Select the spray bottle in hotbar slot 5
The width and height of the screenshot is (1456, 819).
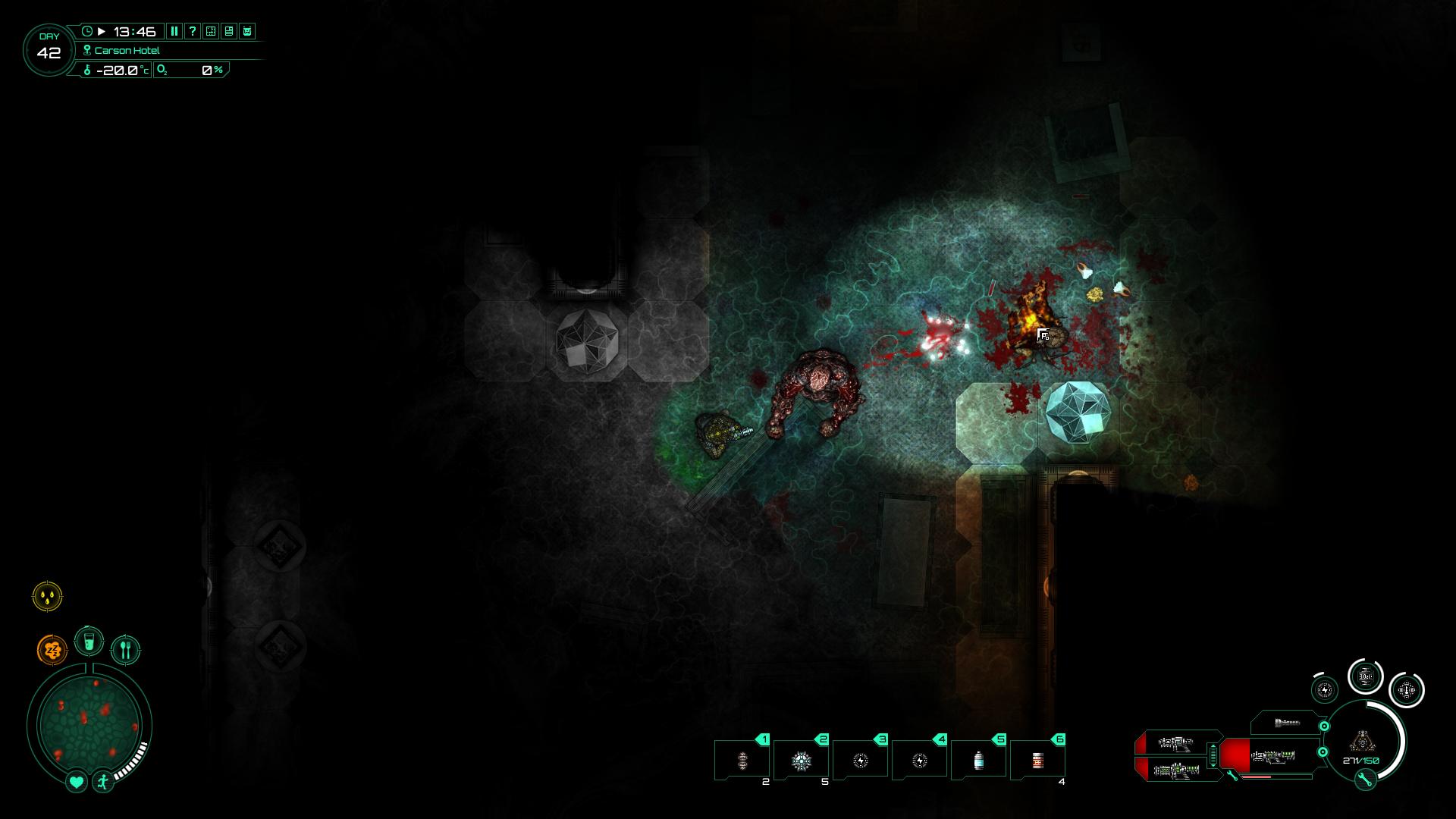point(978,758)
